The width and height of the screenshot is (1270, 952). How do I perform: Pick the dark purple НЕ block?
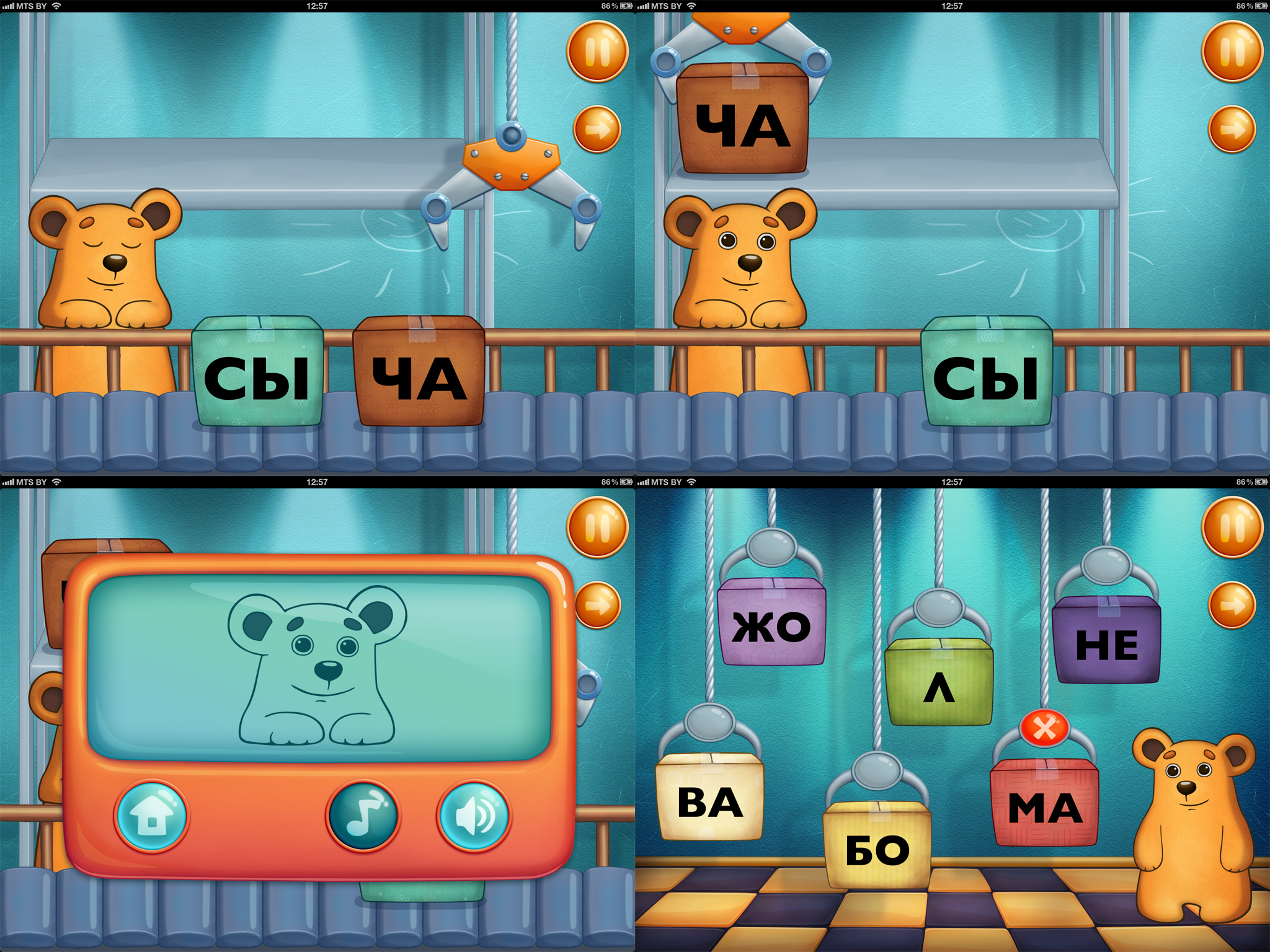(1107, 641)
